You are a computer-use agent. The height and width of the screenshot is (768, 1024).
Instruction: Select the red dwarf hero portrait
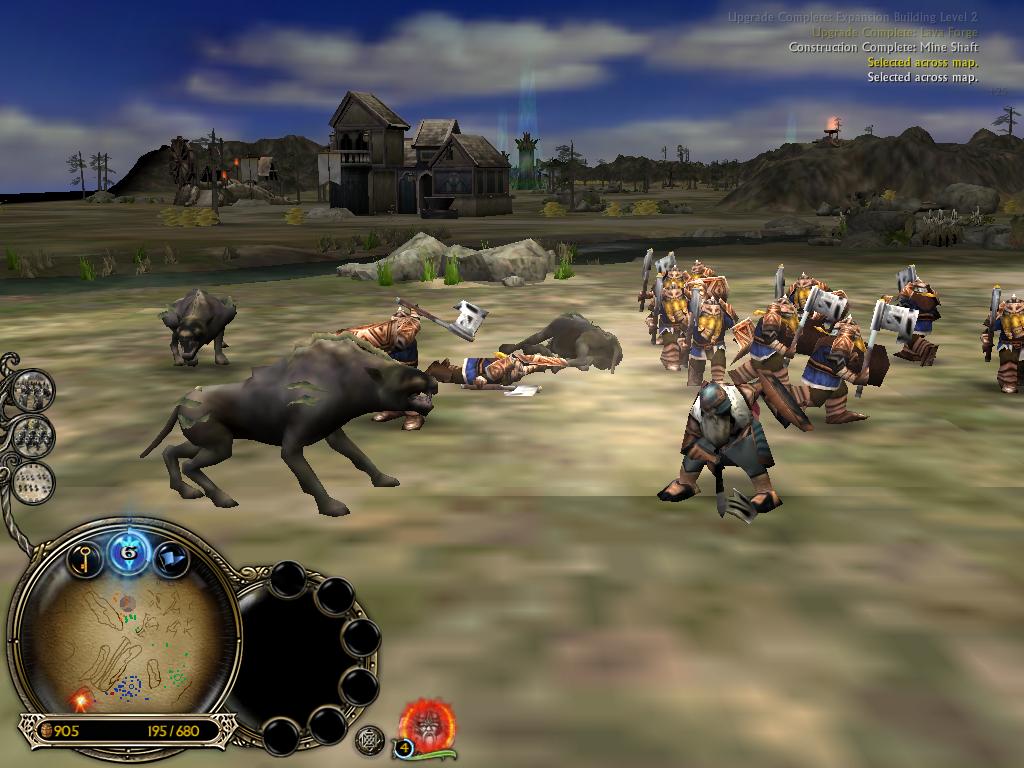[x=428, y=723]
